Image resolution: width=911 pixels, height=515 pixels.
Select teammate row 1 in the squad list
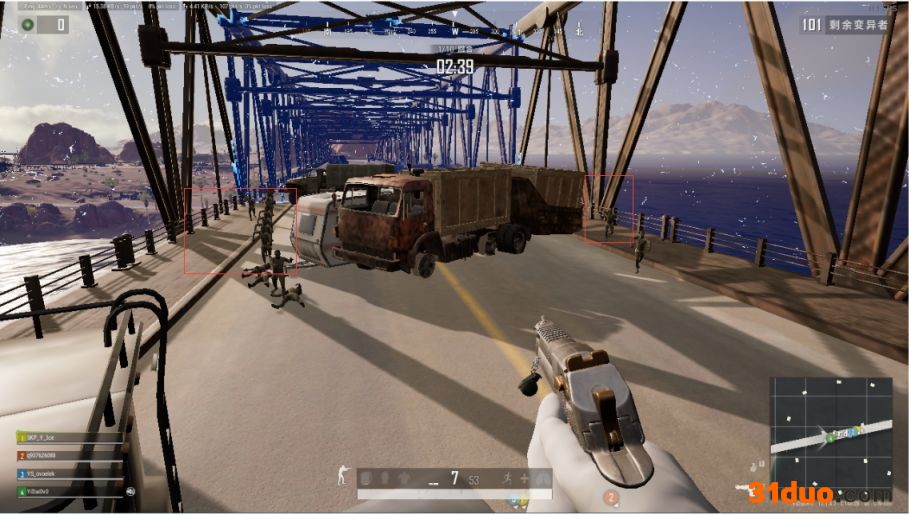[x=68, y=437]
